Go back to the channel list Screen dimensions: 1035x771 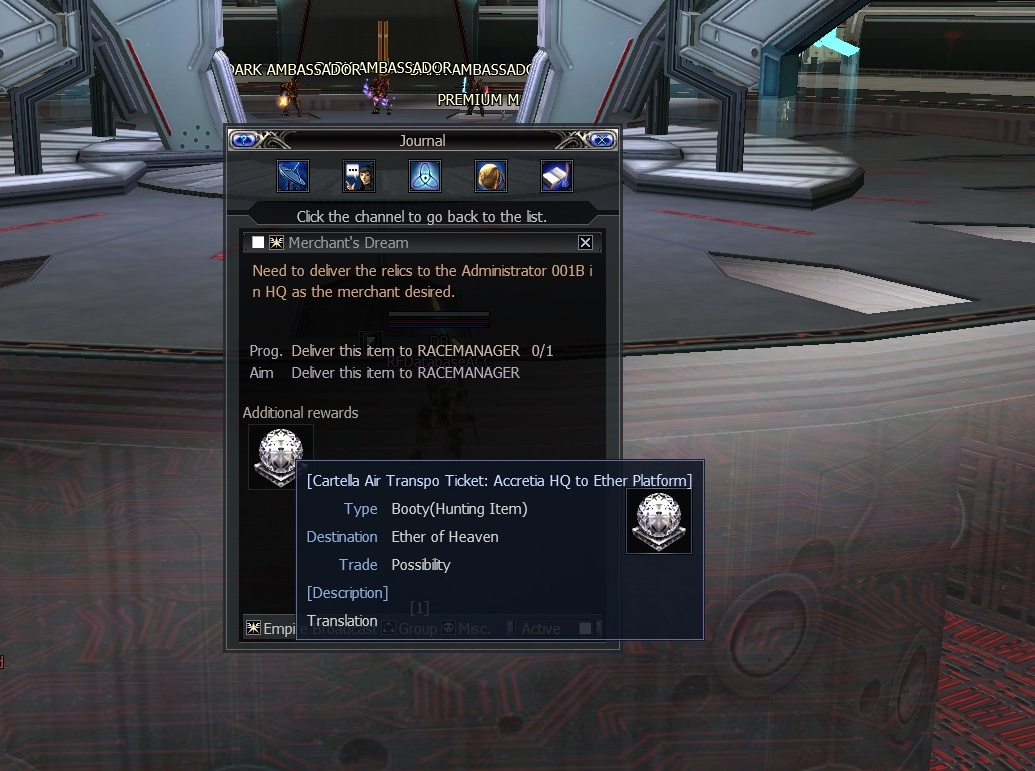422,216
